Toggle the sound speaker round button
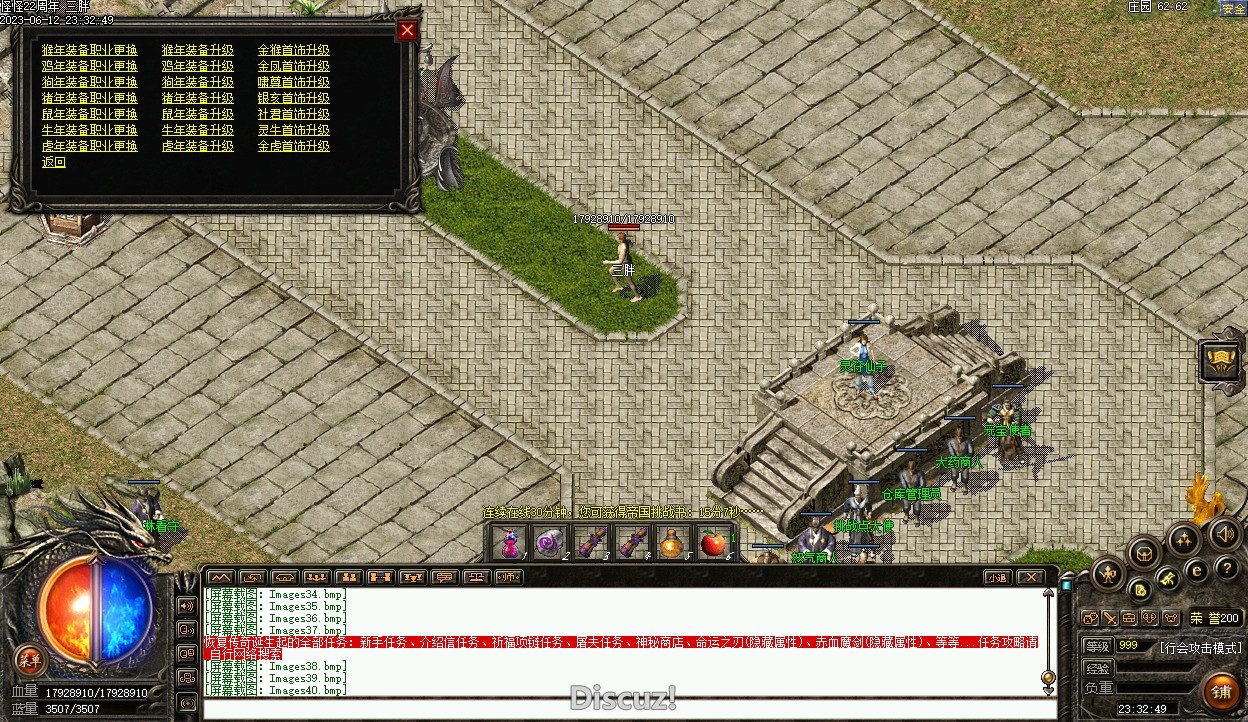The height and width of the screenshot is (722, 1248). click(1224, 533)
